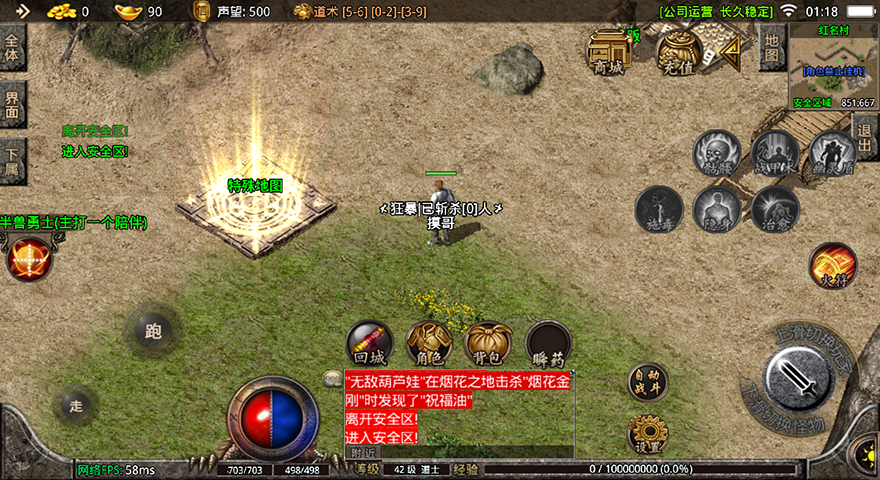Cast the 施毒 poison skill
This screenshot has width=880, height=480.
pos(659,210)
